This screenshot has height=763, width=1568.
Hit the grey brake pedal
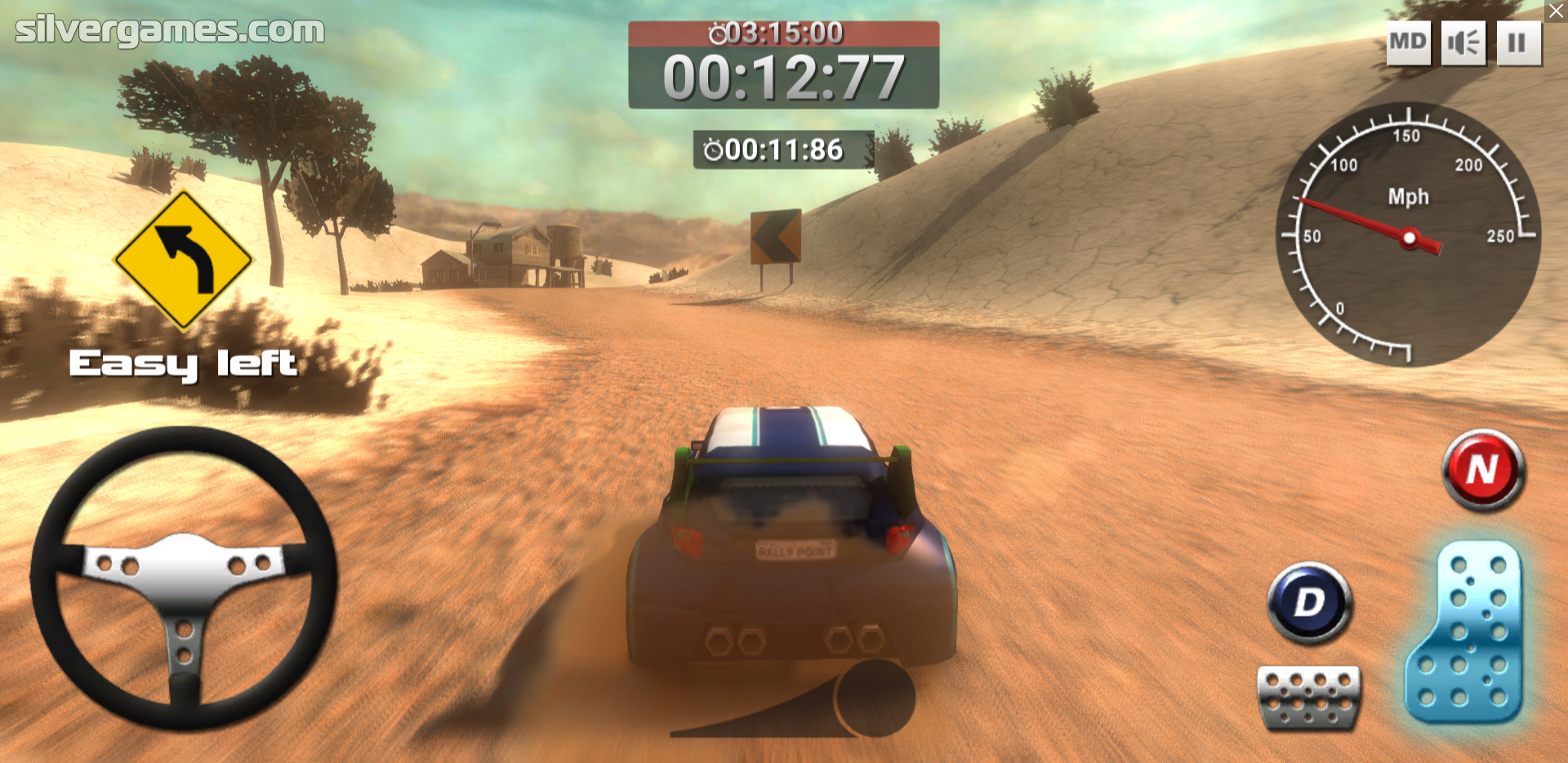[x=1309, y=696]
